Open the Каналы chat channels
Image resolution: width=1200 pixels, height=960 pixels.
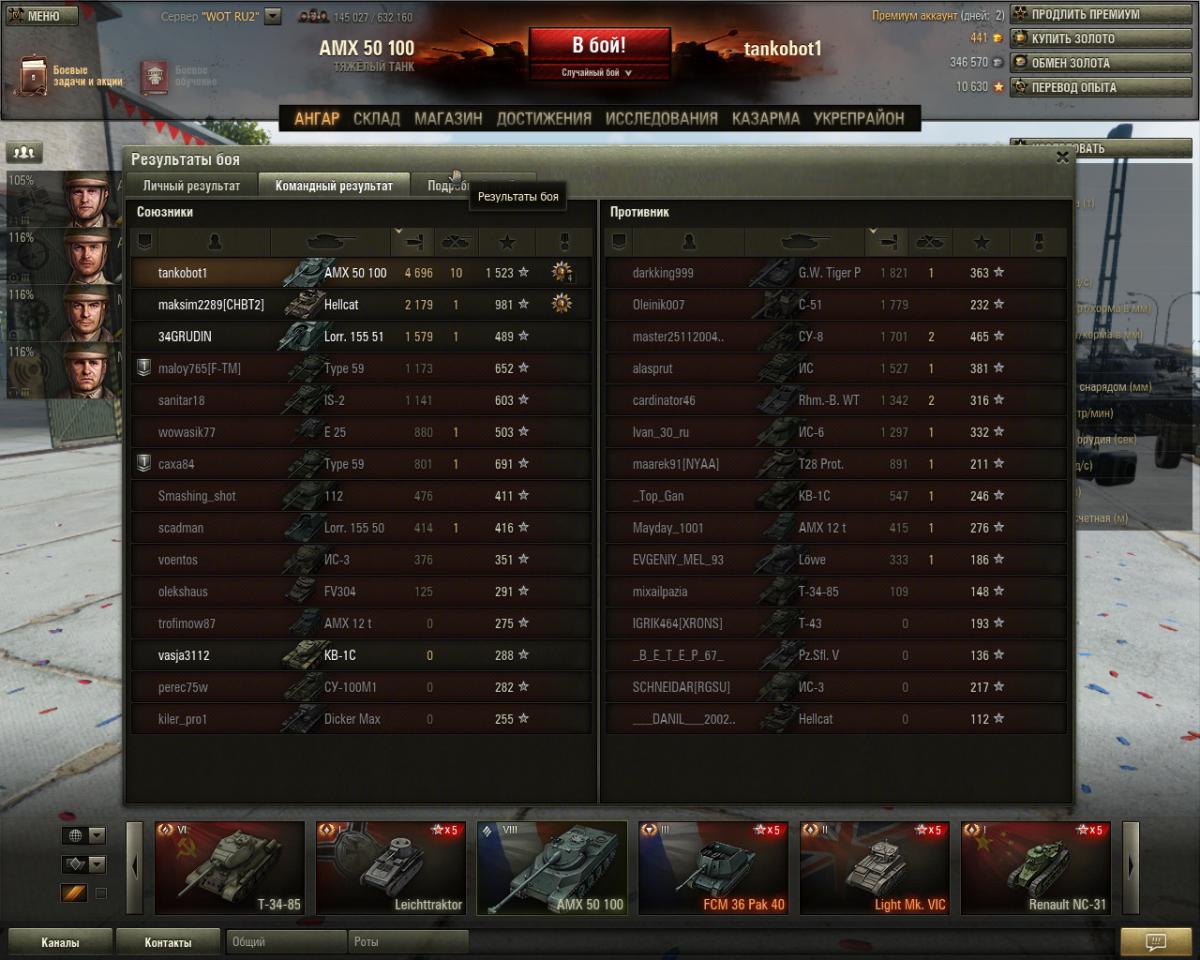click(60, 942)
